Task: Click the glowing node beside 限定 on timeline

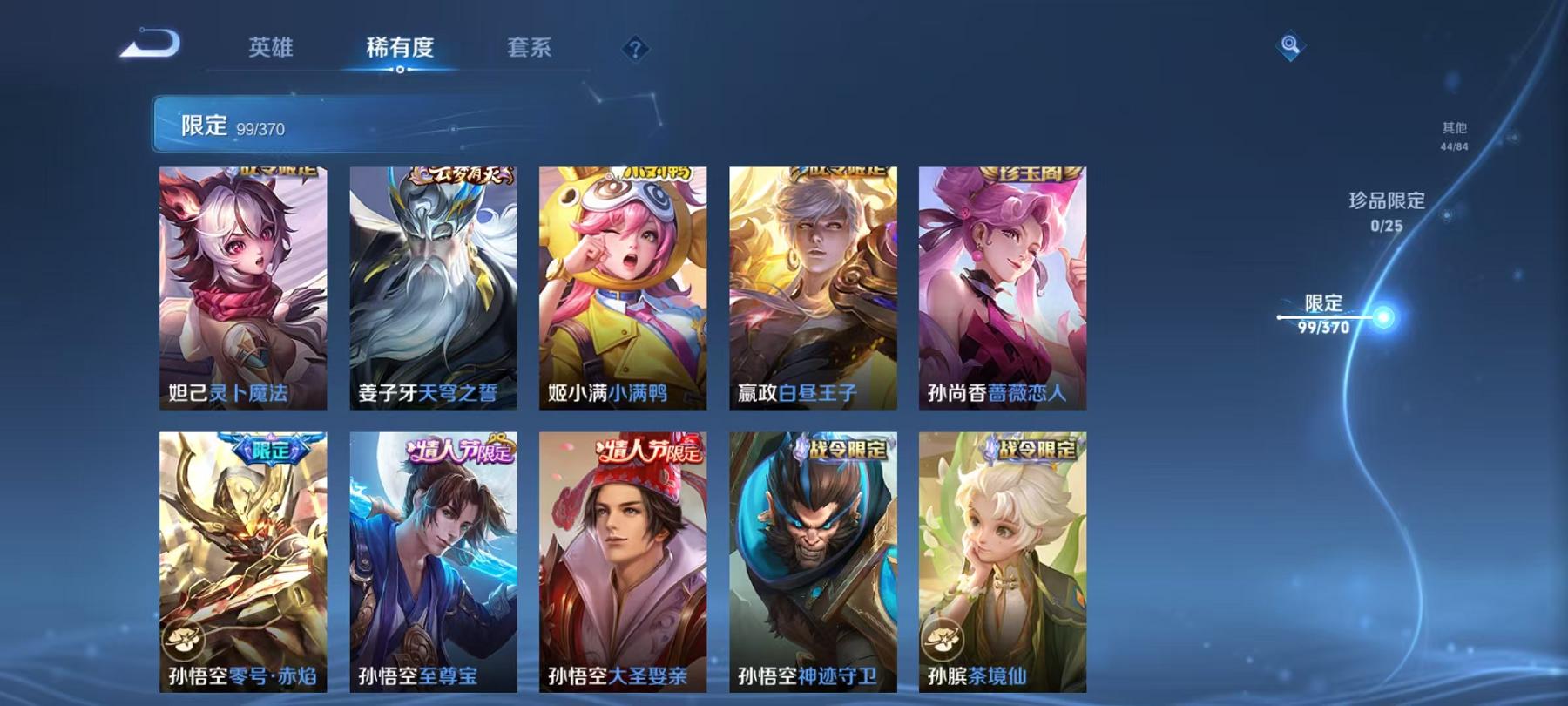Action: tap(1384, 317)
